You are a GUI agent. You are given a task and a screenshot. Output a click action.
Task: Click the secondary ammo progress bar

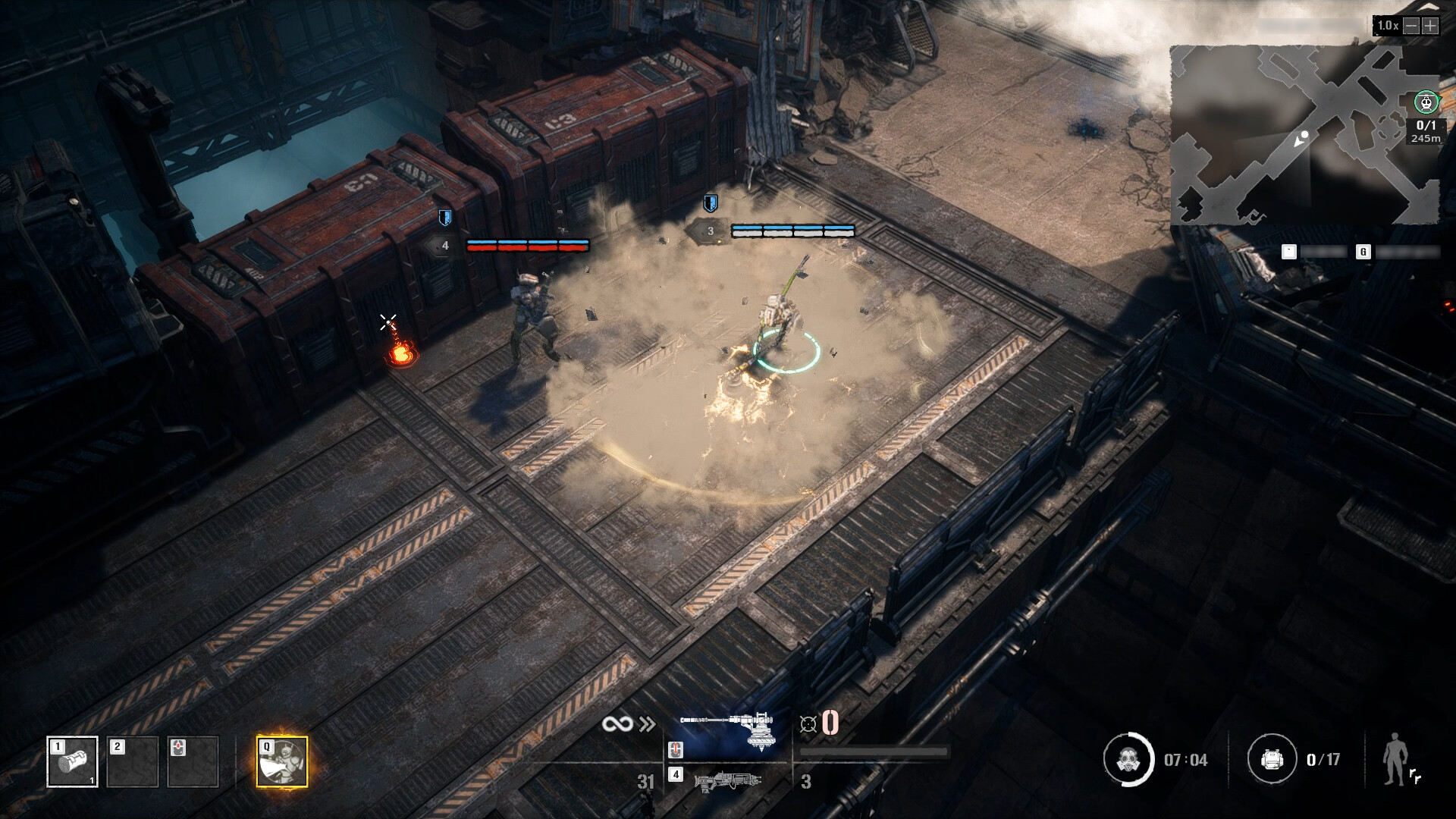(874, 749)
